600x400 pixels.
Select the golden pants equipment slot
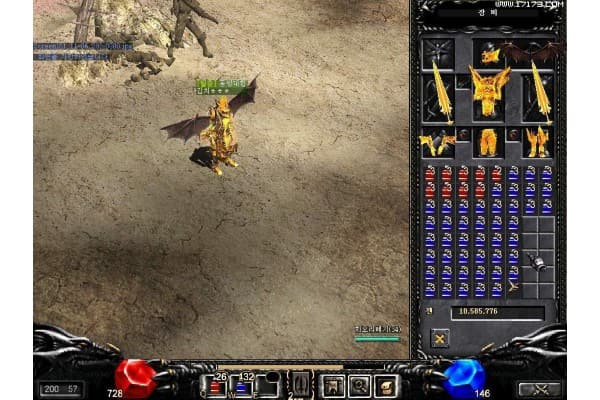coord(490,143)
